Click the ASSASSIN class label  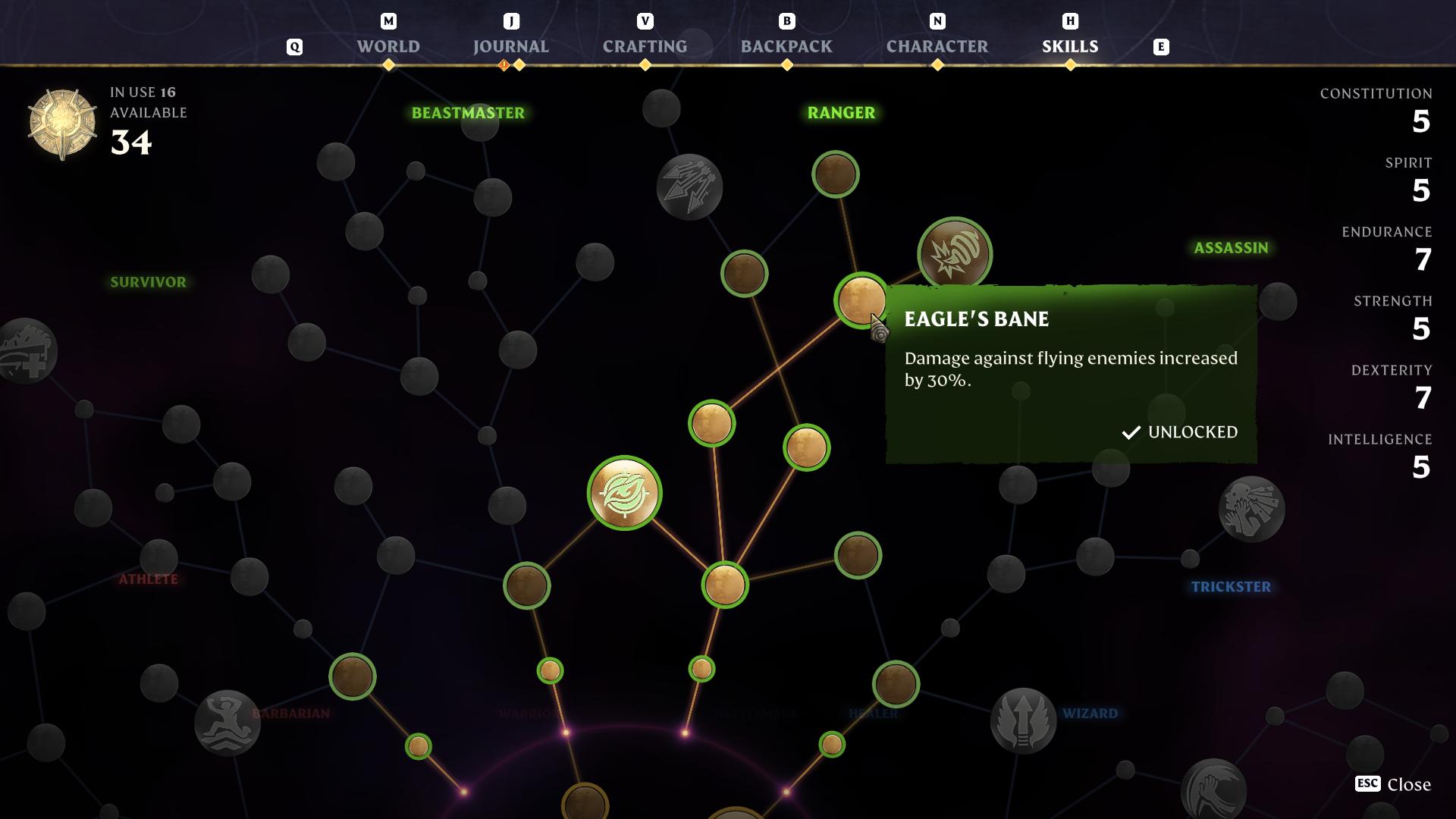pyautogui.click(x=1231, y=246)
